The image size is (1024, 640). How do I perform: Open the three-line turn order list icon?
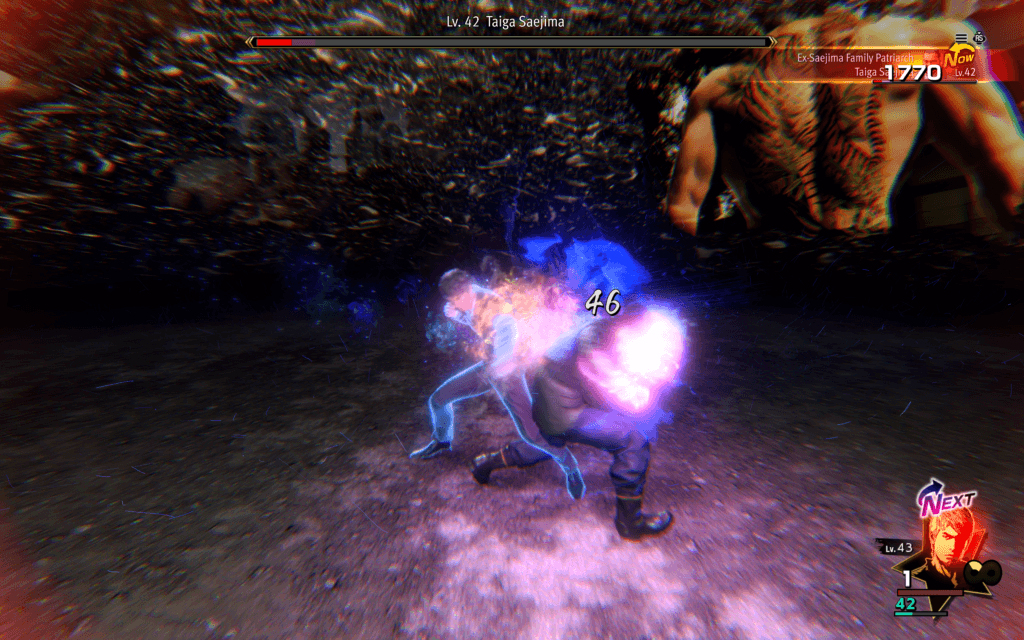pos(961,38)
